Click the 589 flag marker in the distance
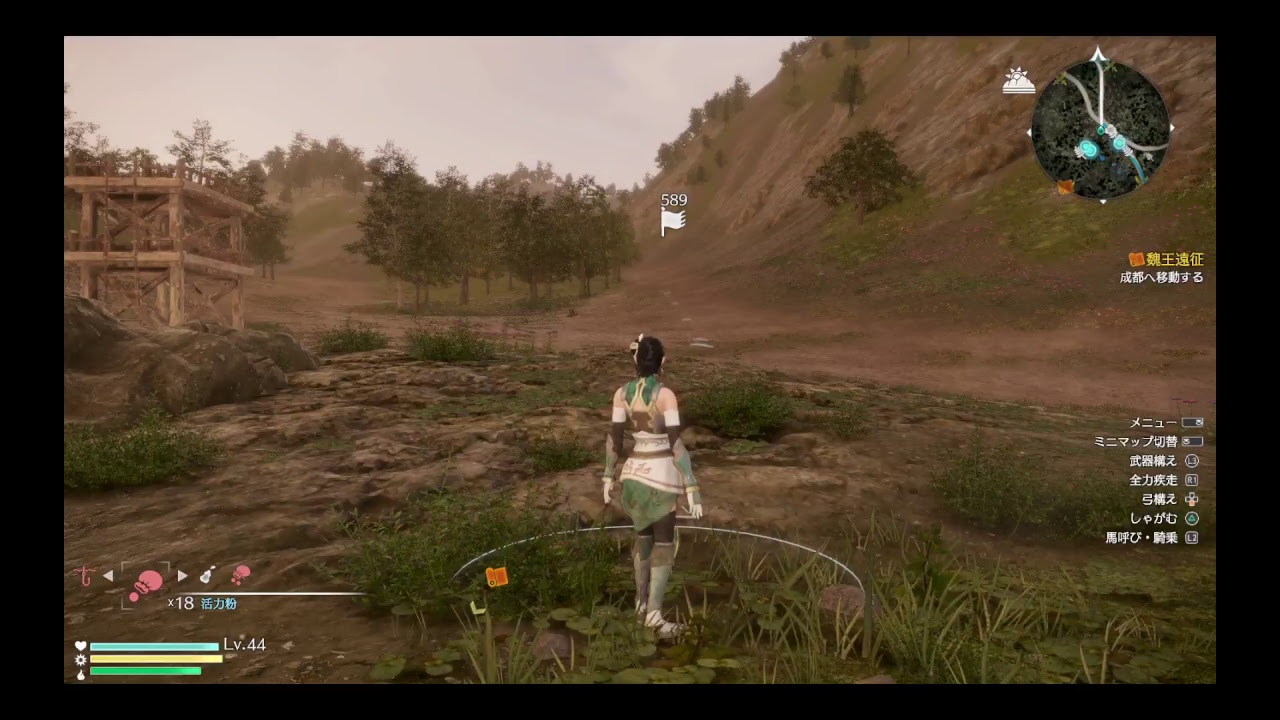Image resolution: width=1280 pixels, height=720 pixels. click(x=672, y=211)
